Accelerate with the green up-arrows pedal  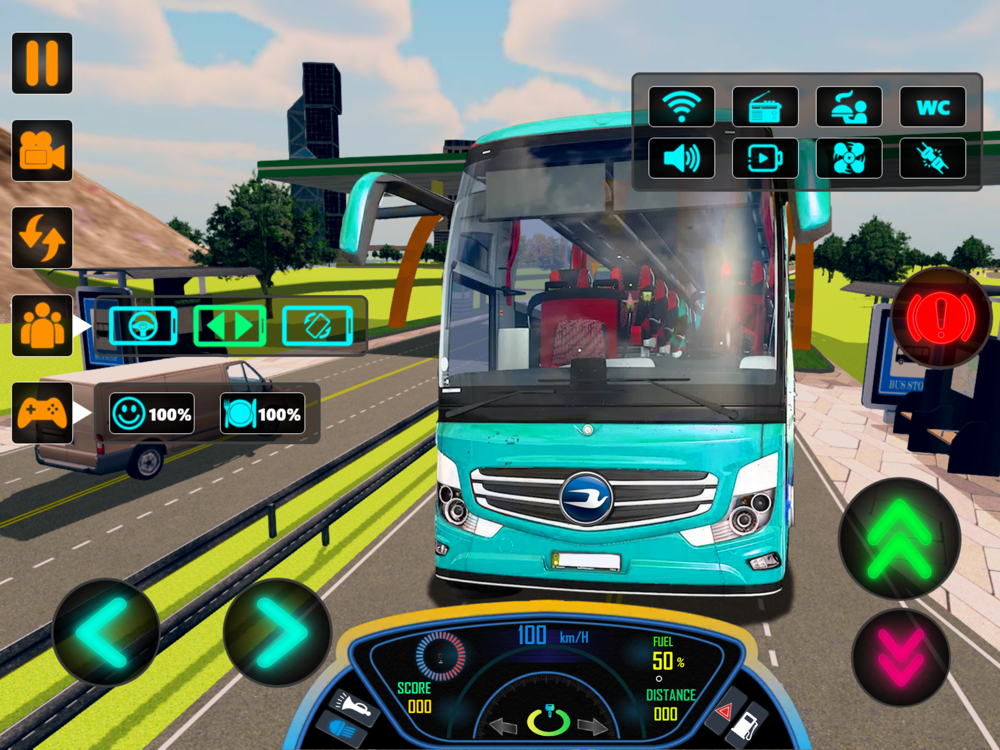(899, 540)
